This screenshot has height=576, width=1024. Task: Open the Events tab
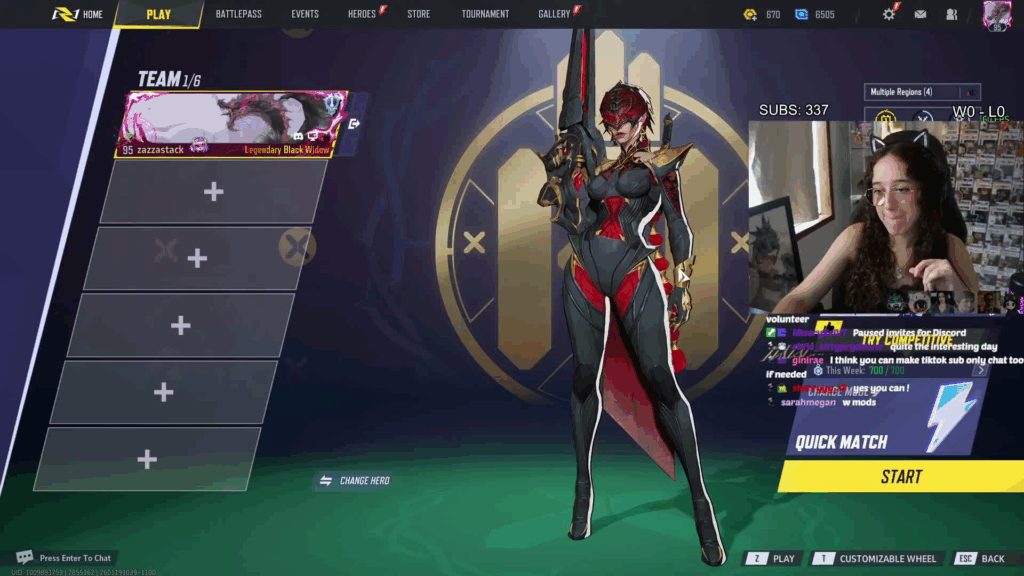tap(305, 14)
